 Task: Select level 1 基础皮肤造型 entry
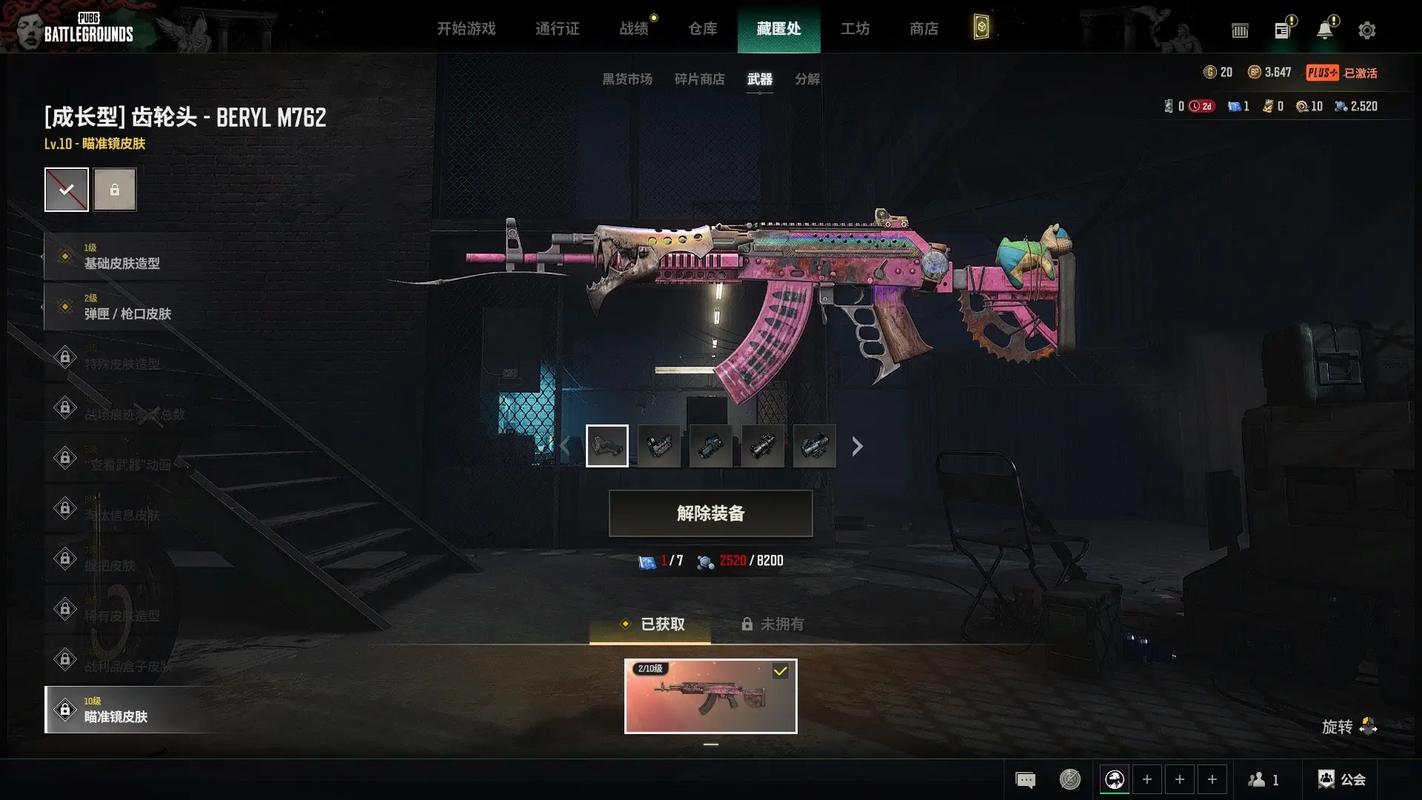121,257
